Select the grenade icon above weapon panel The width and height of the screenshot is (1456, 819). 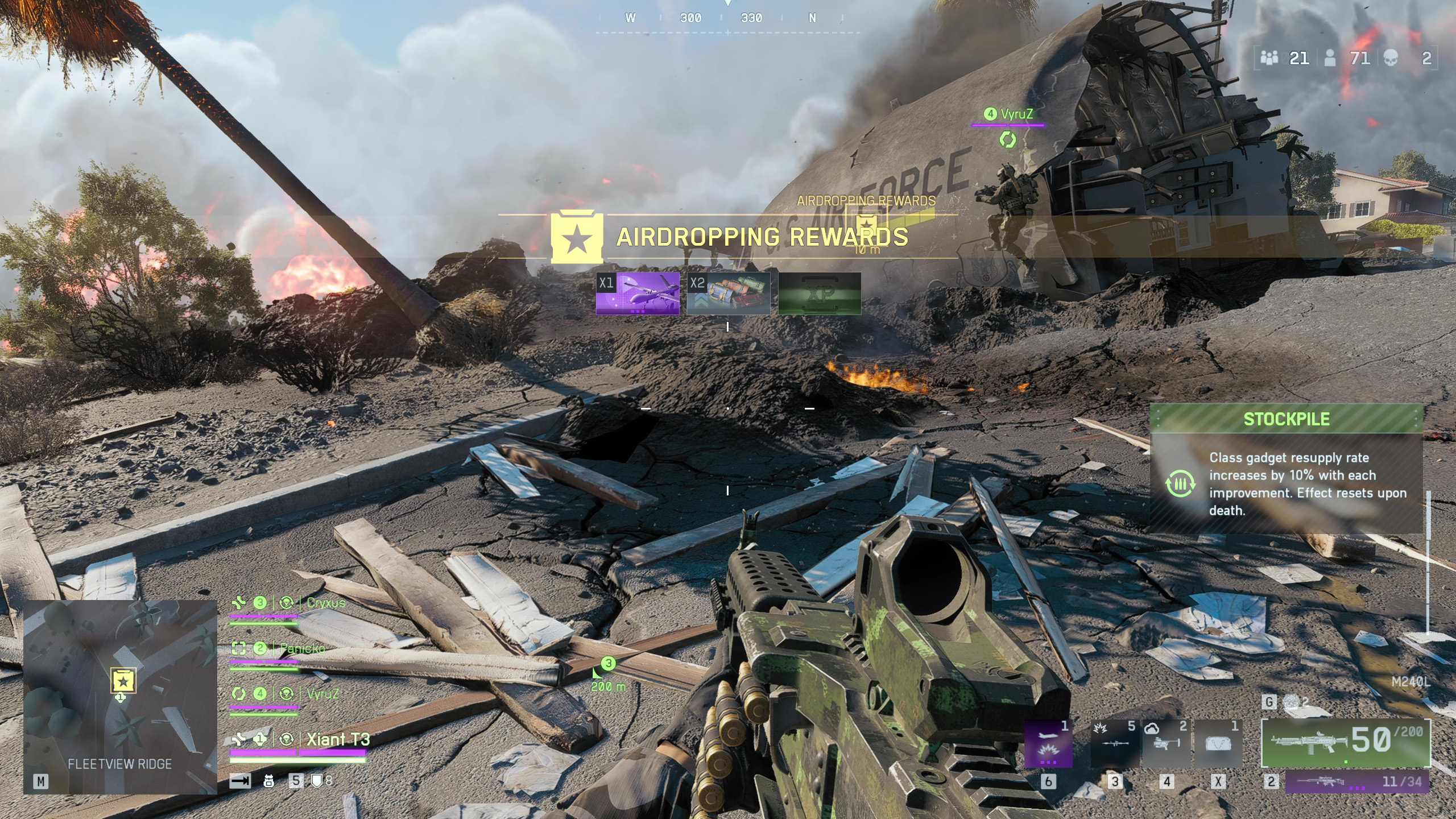pos(1291,702)
